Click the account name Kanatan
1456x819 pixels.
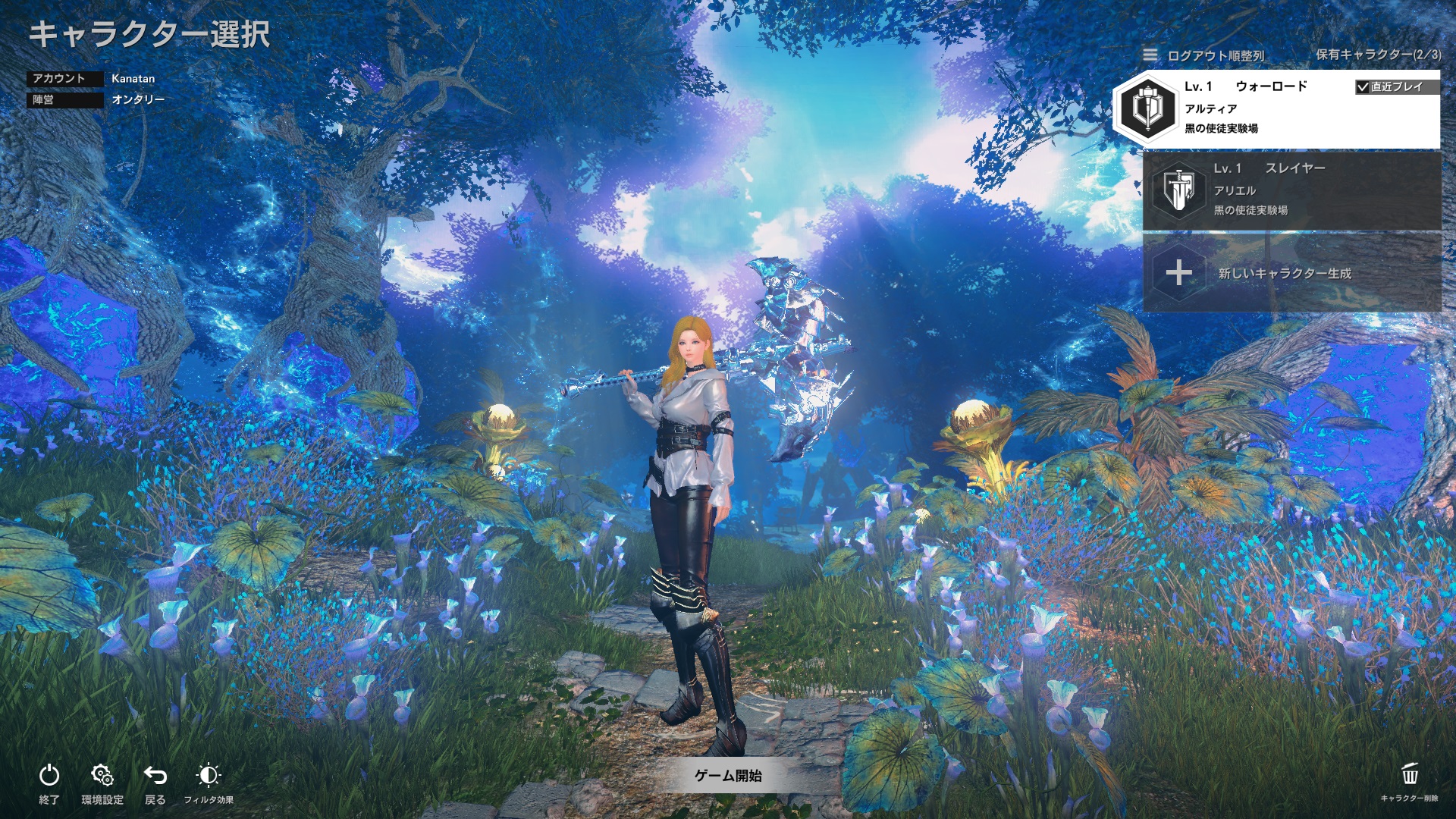click(x=133, y=78)
